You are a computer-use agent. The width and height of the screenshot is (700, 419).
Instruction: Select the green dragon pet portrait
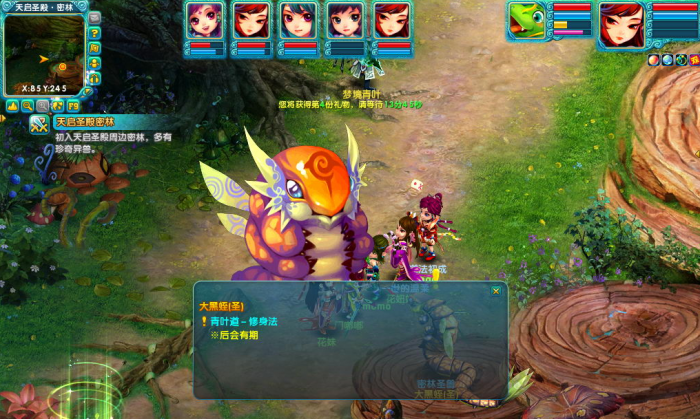click(527, 20)
